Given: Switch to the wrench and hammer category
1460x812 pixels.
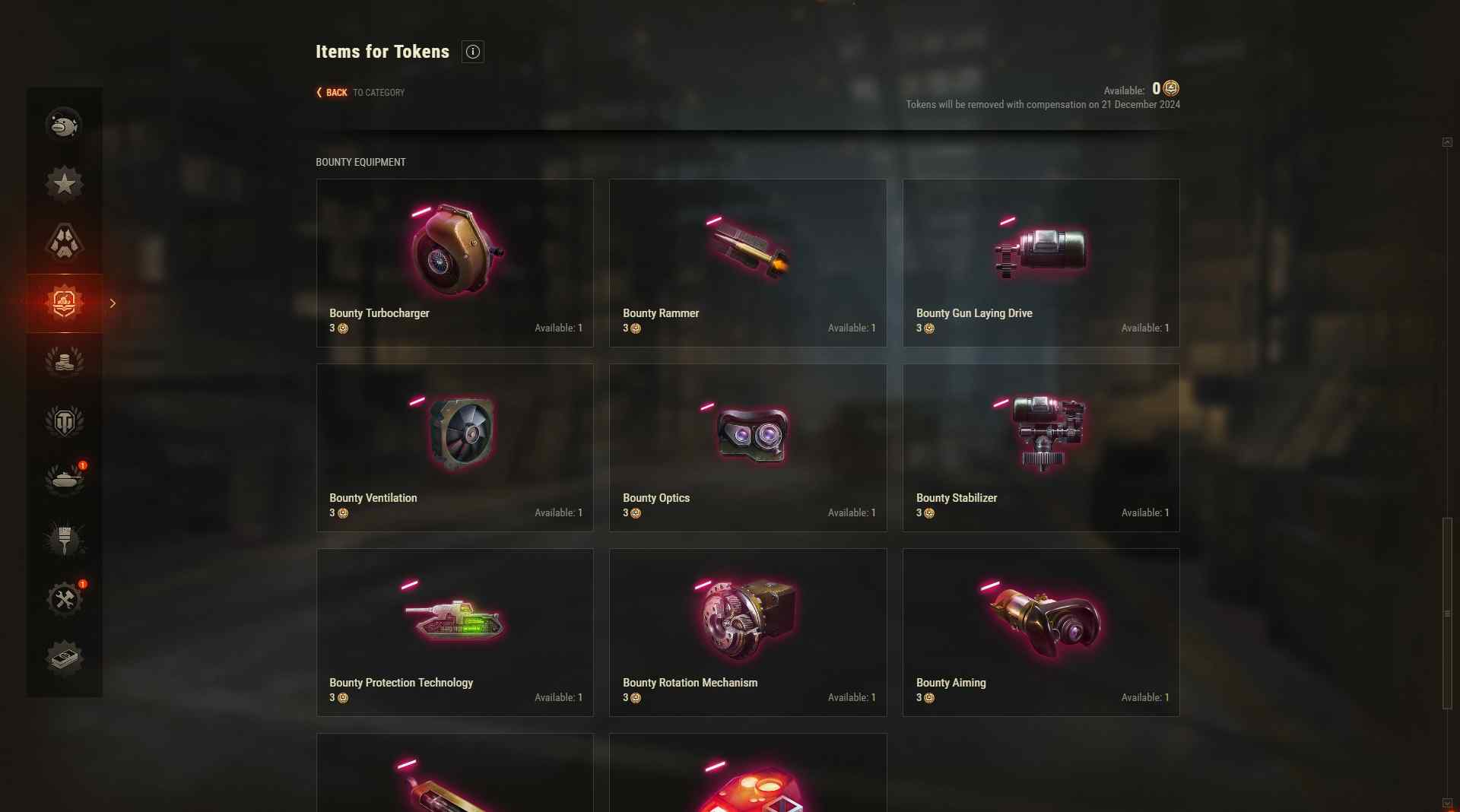Looking at the screenshot, I should point(65,599).
